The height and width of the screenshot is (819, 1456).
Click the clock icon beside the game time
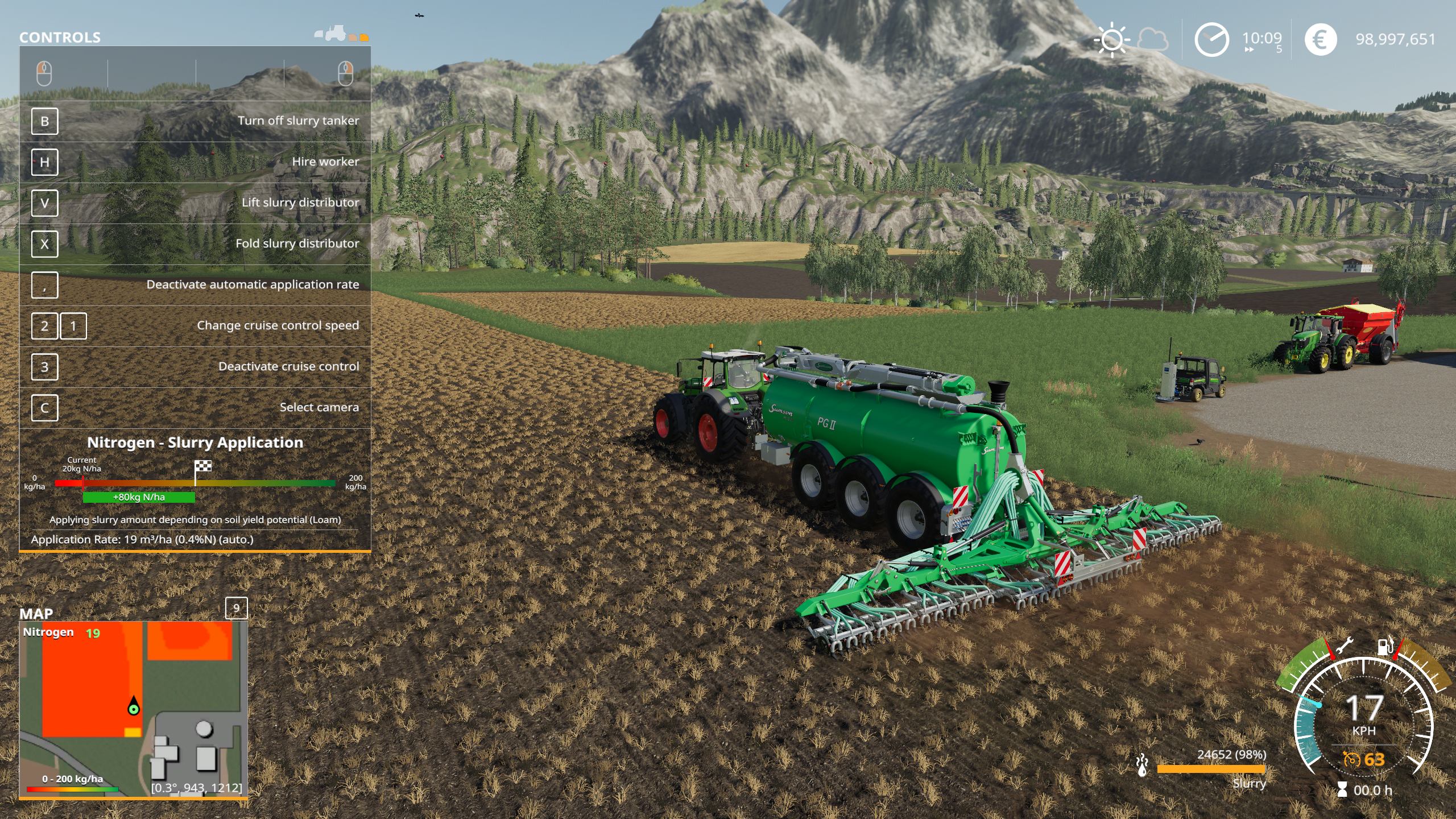[x=1211, y=40]
